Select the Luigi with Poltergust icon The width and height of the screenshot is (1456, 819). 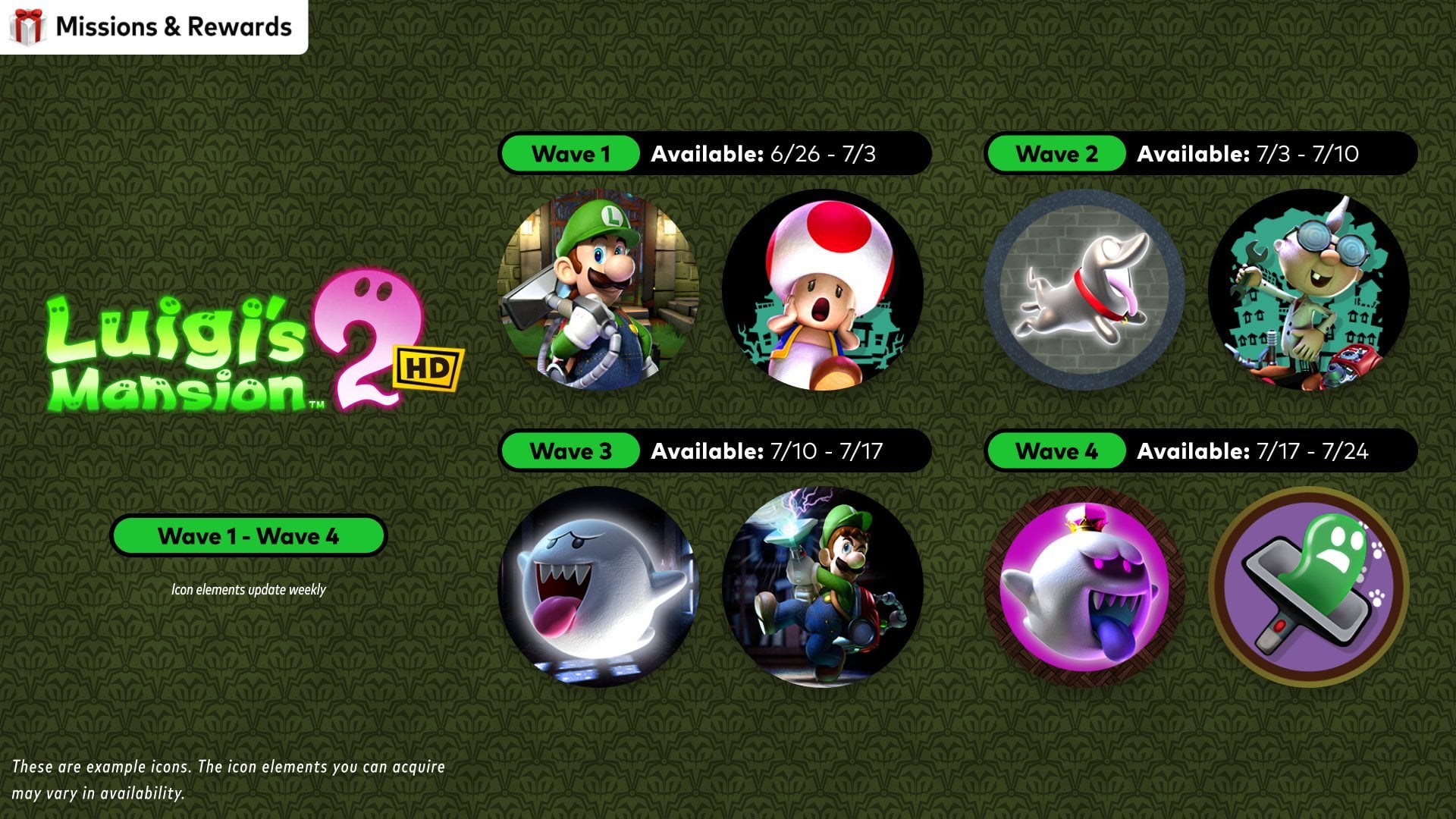click(598, 290)
